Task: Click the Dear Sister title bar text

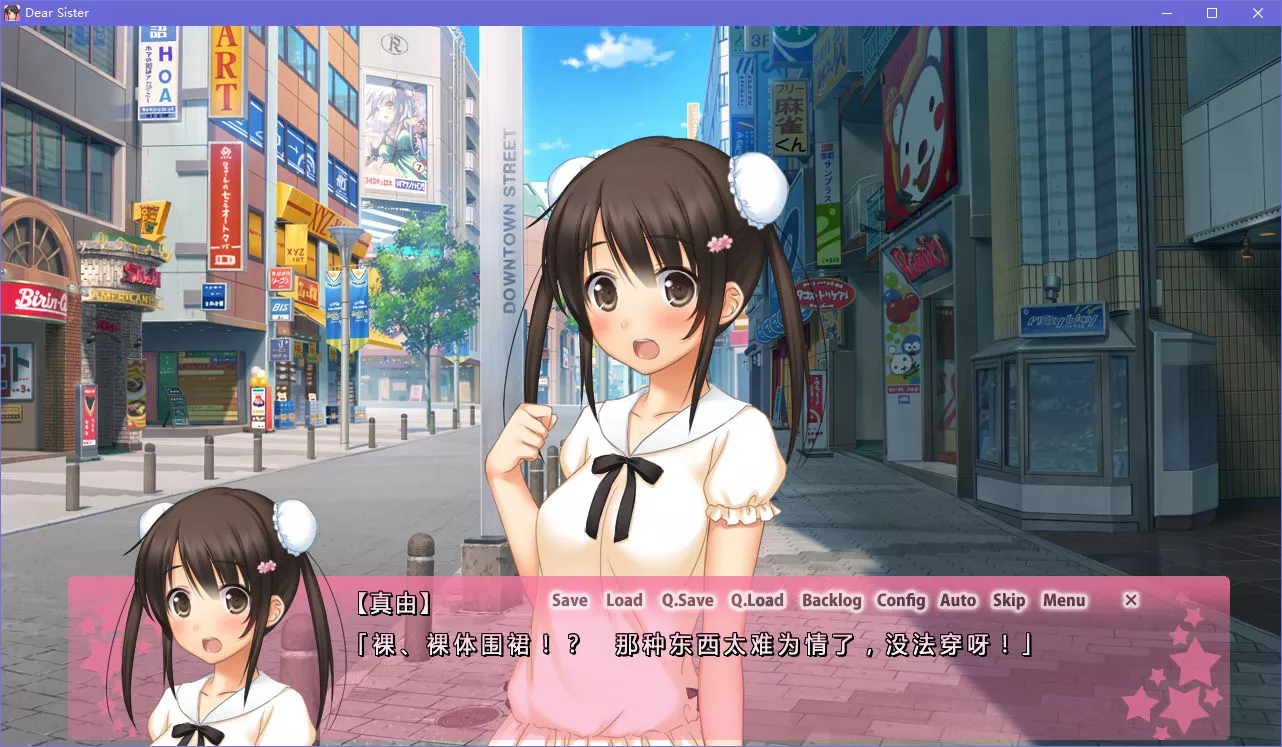Action: coord(55,12)
